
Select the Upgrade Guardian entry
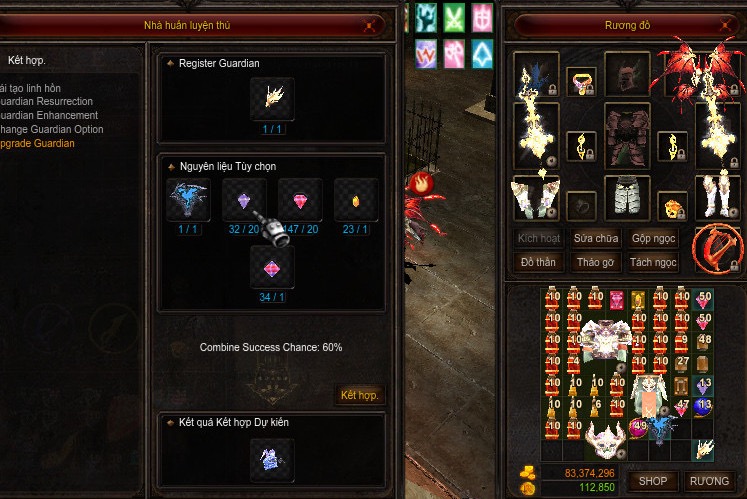[38, 144]
